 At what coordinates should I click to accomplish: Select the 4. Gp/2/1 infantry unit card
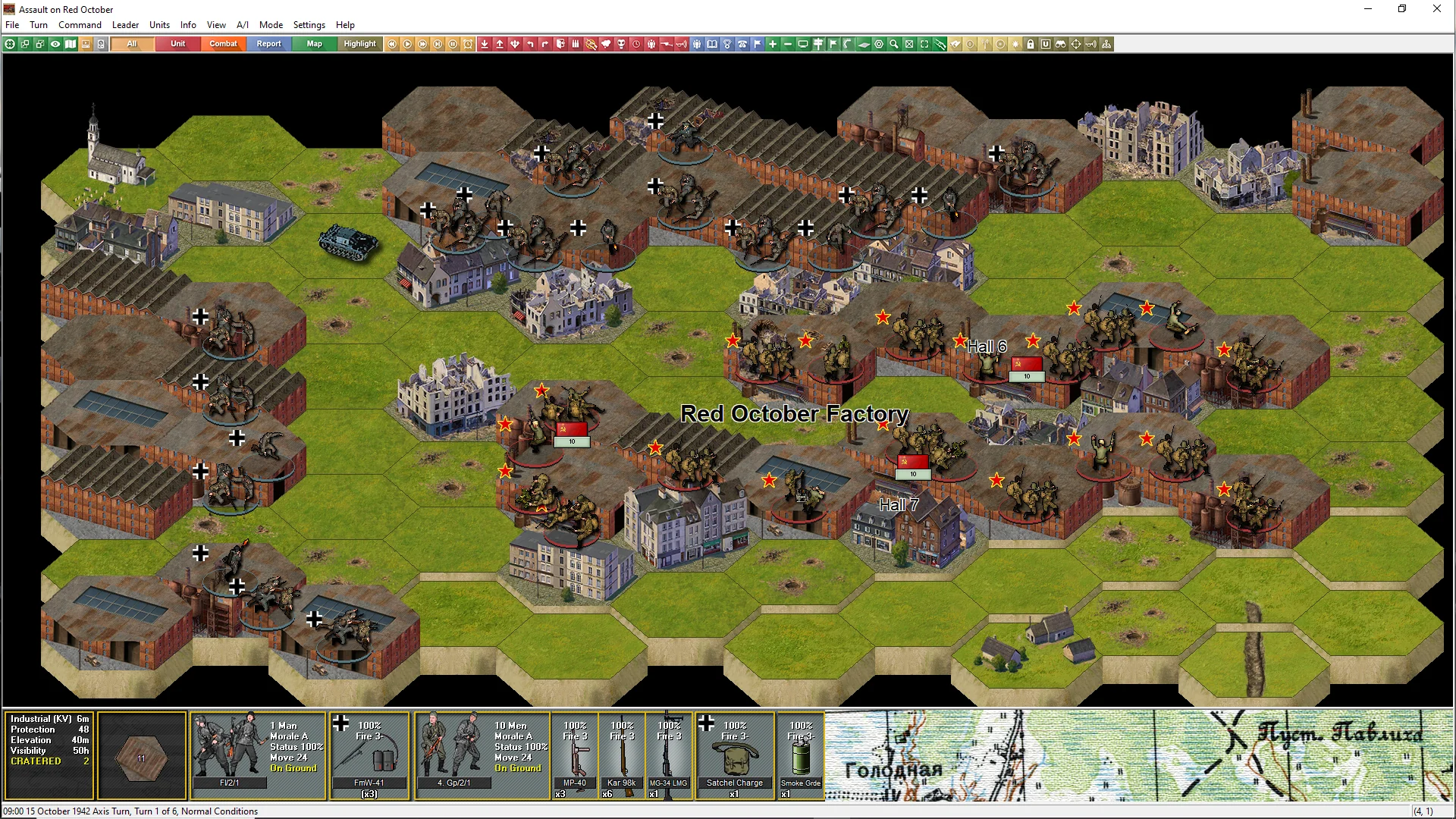tap(453, 752)
